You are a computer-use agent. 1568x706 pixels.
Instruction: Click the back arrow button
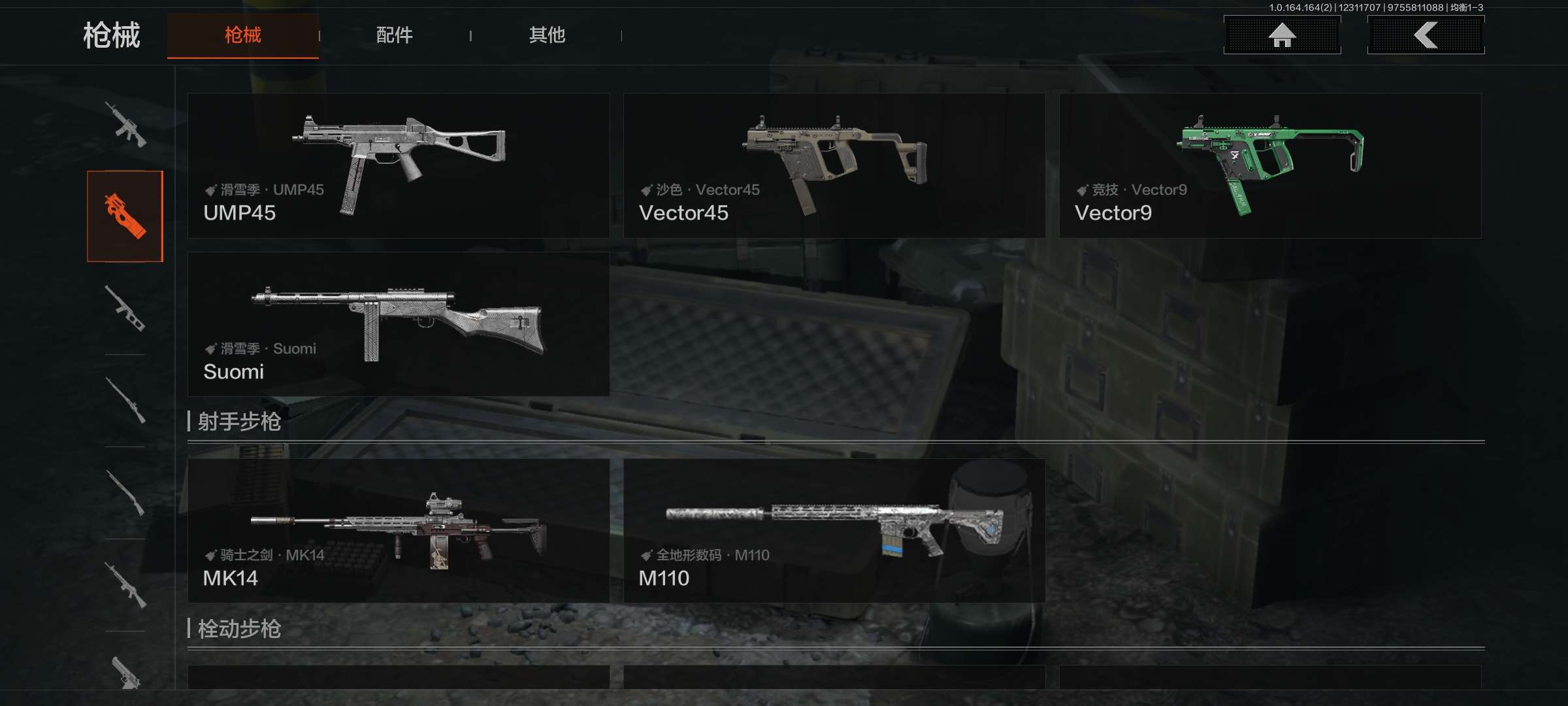point(1426,35)
